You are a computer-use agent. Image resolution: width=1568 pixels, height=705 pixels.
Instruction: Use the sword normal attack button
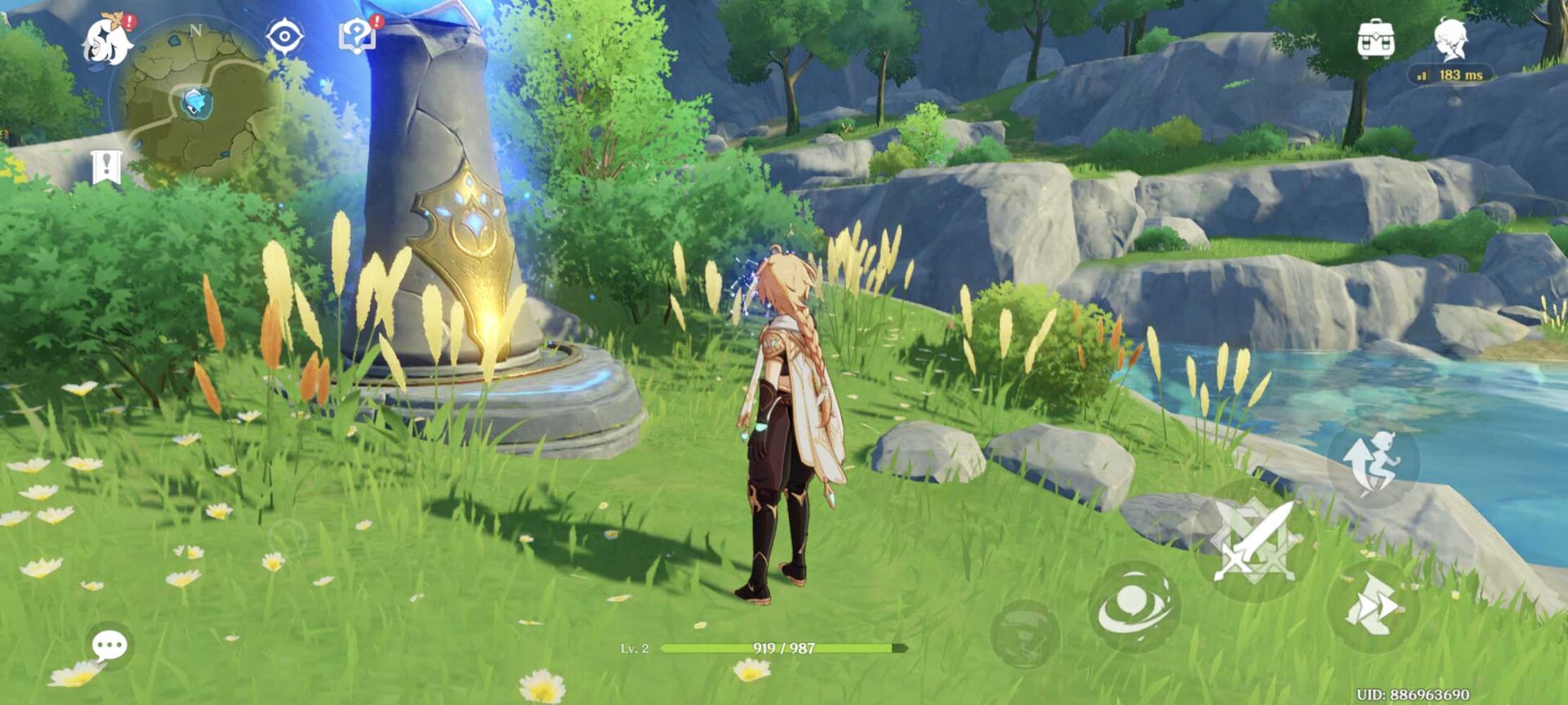point(1254,541)
